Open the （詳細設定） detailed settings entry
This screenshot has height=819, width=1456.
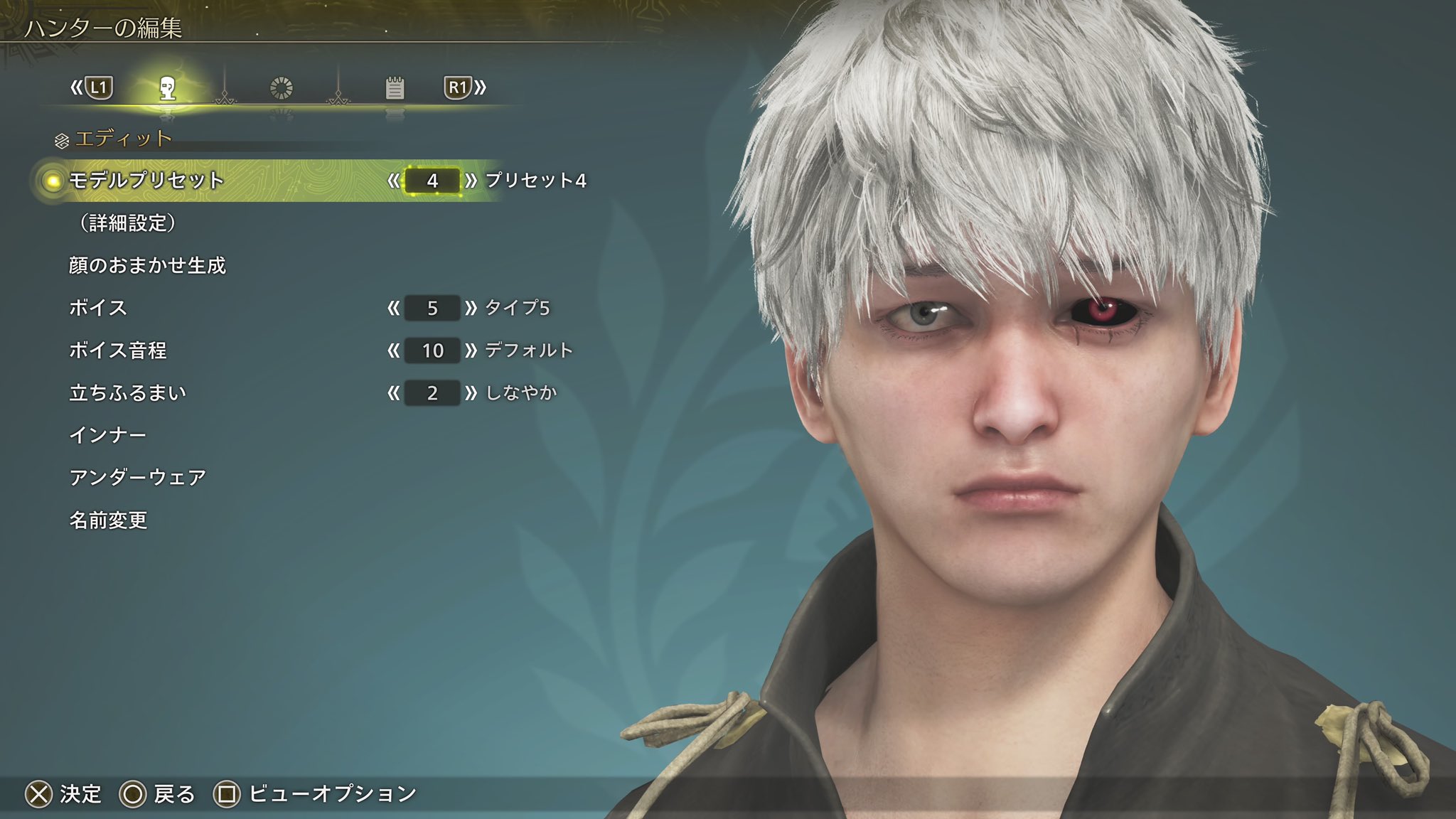coord(127,223)
